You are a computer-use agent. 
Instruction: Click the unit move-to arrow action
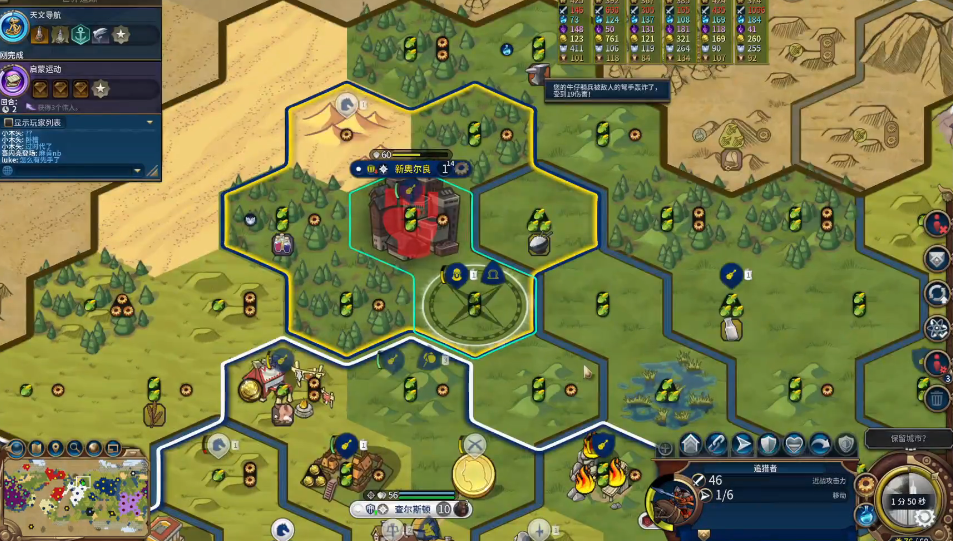742,443
